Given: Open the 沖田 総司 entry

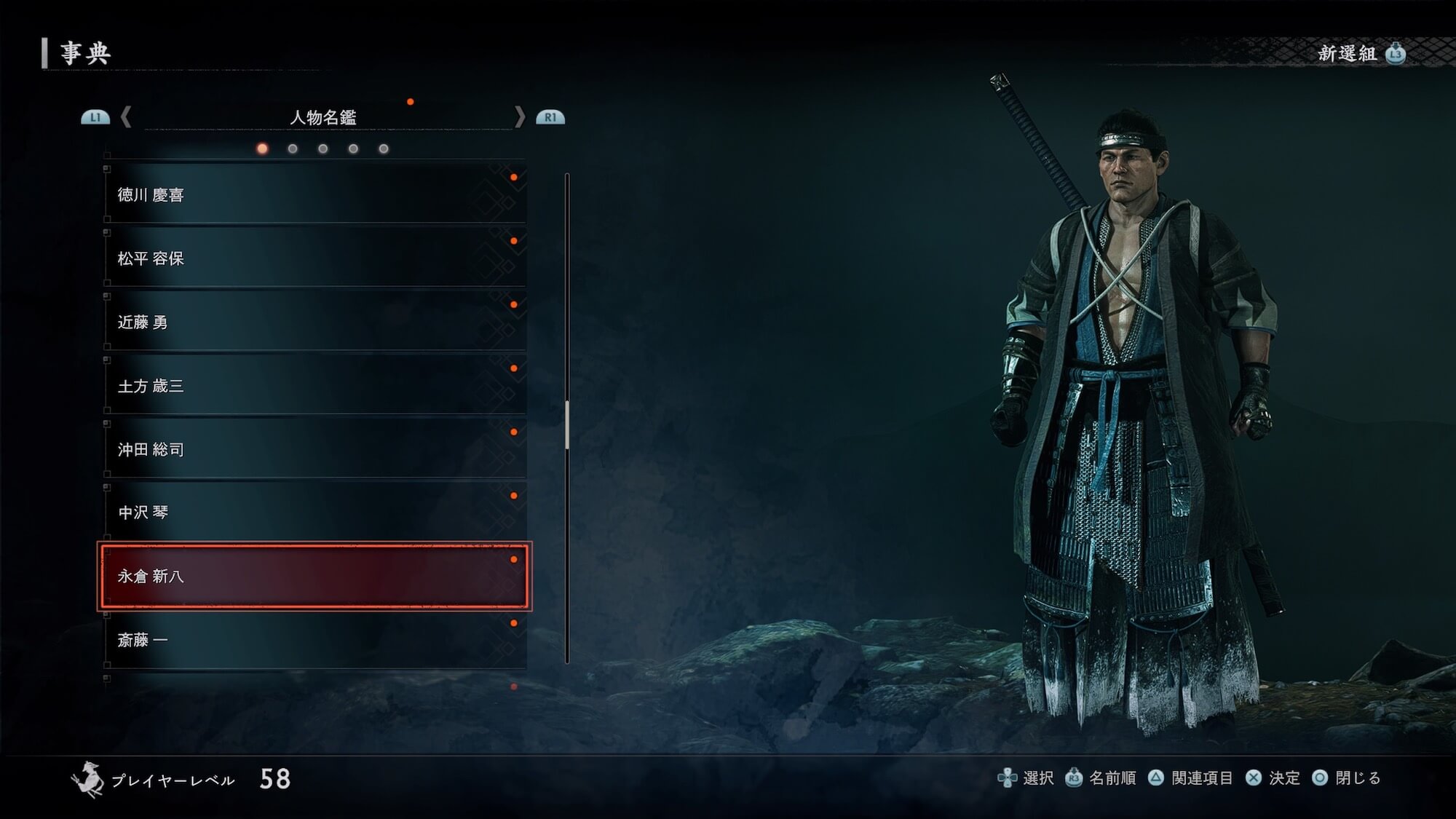Looking at the screenshot, I should tap(314, 449).
